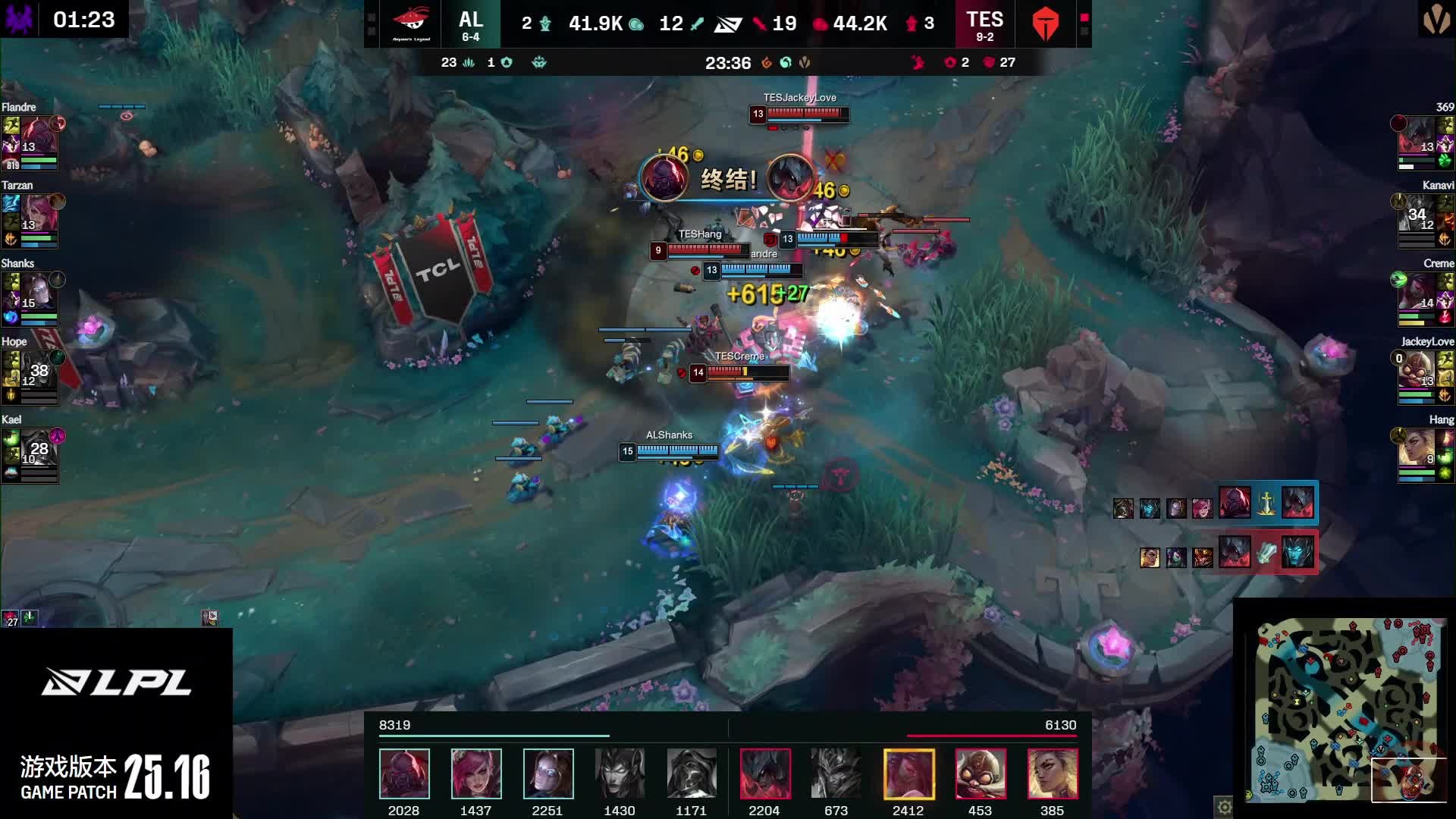The height and width of the screenshot is (819, 1456).
Task: Select Tarzan's champion portrait in the sidebar
Action: click(38, 215)
